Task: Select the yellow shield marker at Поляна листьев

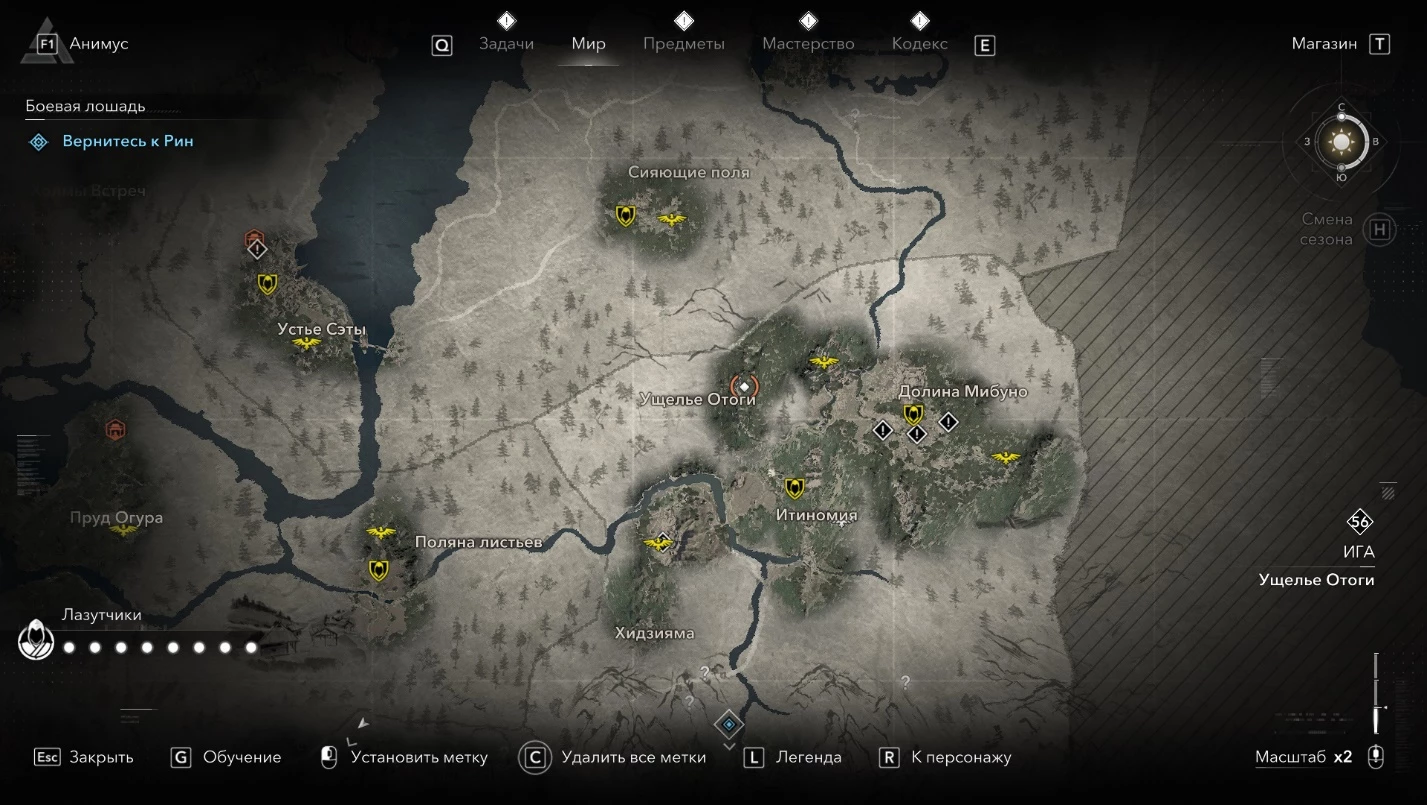Action: [x=378, y=570]
